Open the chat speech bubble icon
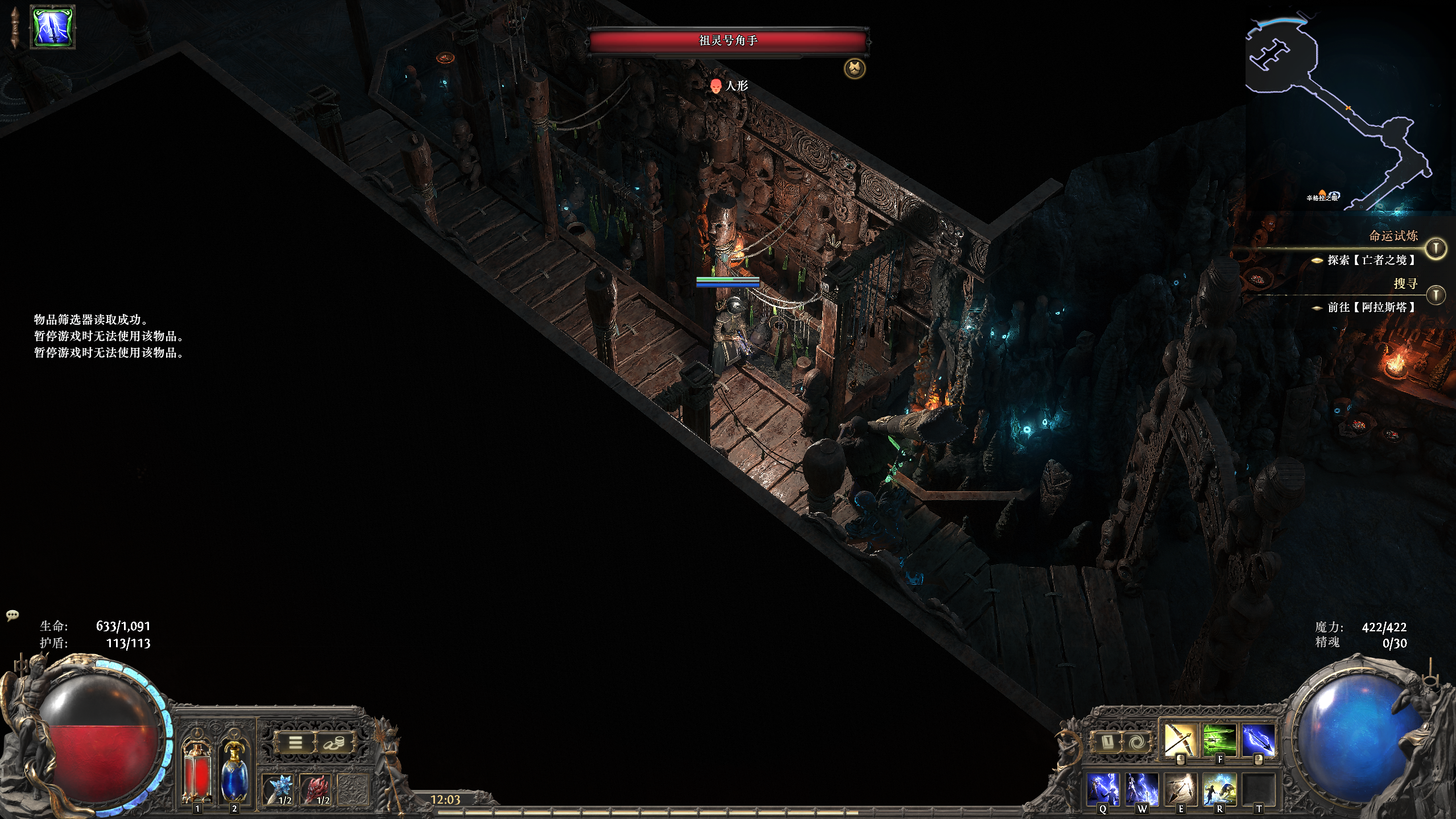The width and height of the screenshot is (1456, 819). 13,615
